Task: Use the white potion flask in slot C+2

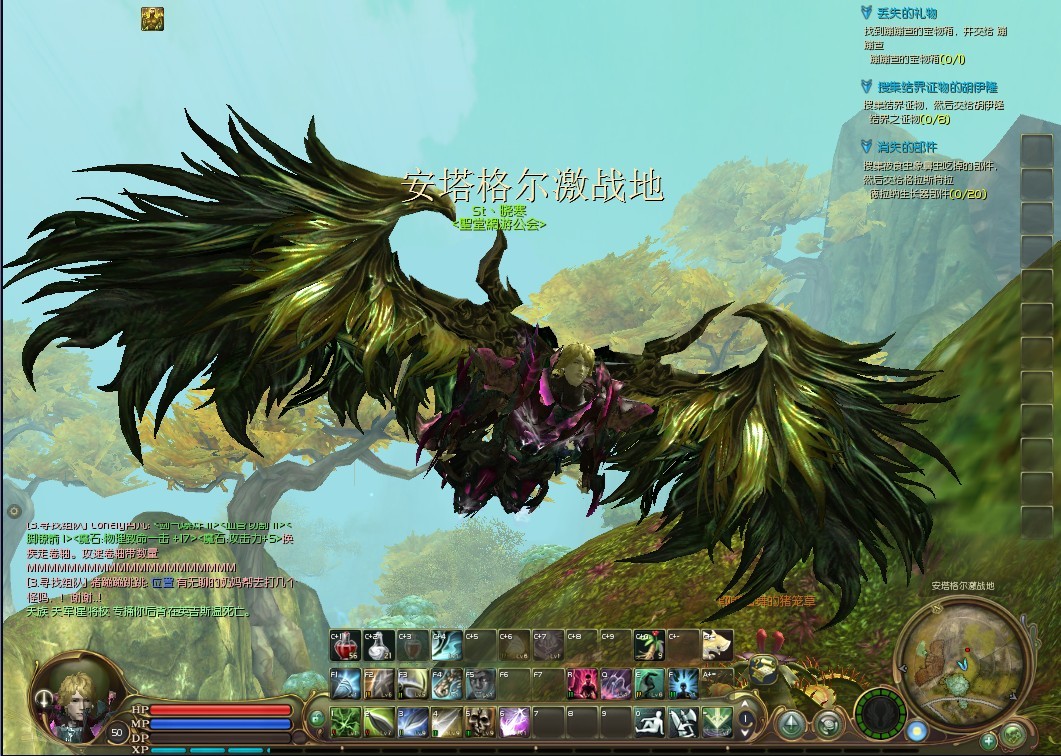Action: [x=380, y=646]
